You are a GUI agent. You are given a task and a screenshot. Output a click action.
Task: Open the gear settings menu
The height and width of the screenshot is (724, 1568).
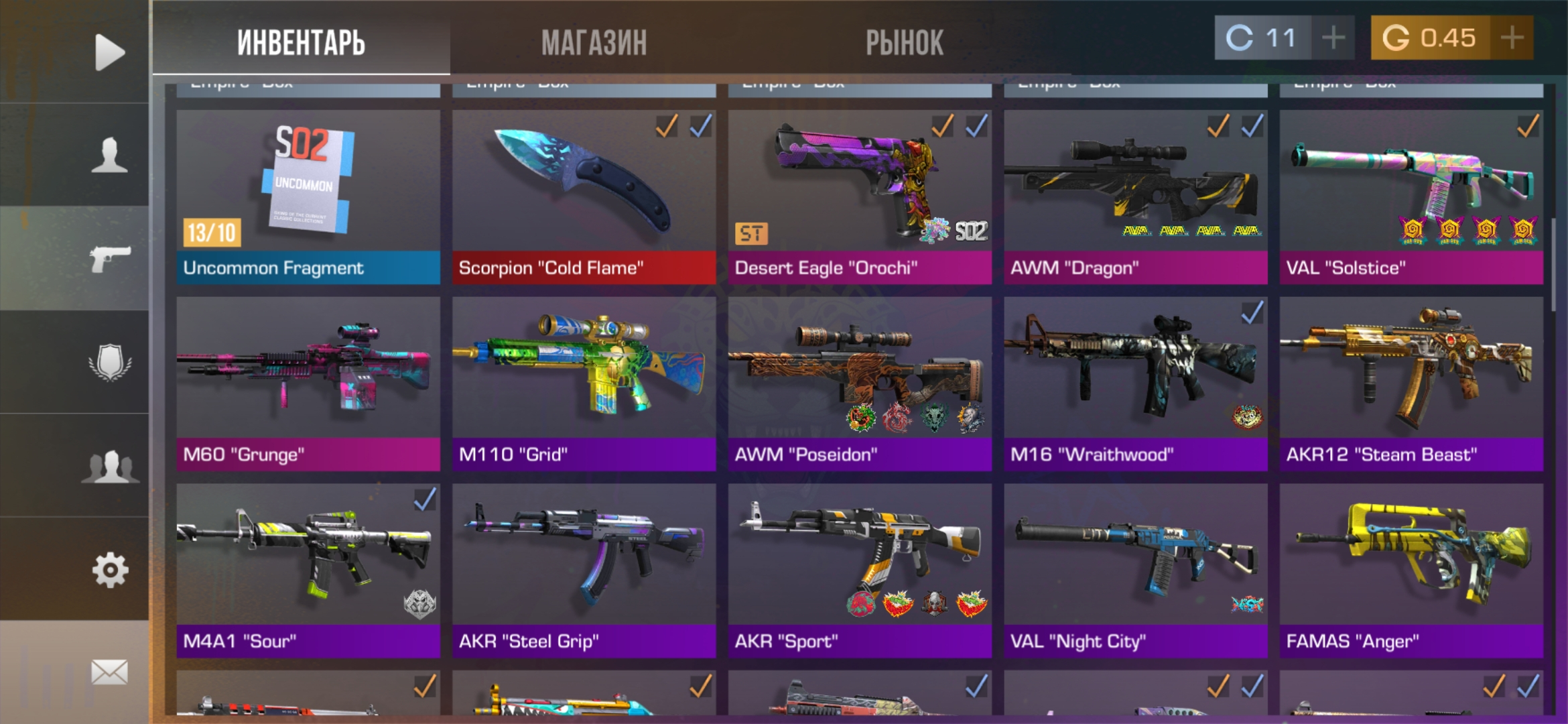click(109, 570)
